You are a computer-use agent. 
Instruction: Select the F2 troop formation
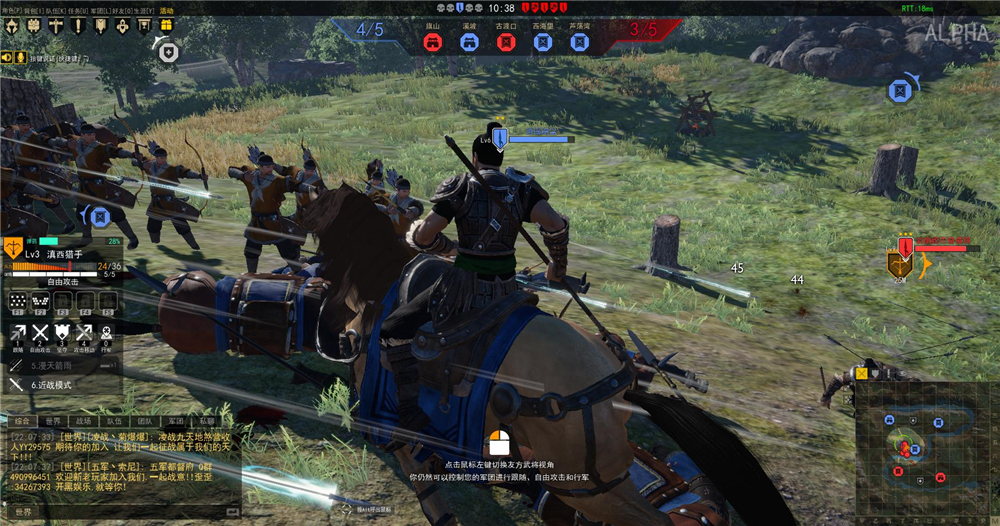point(40,302)
